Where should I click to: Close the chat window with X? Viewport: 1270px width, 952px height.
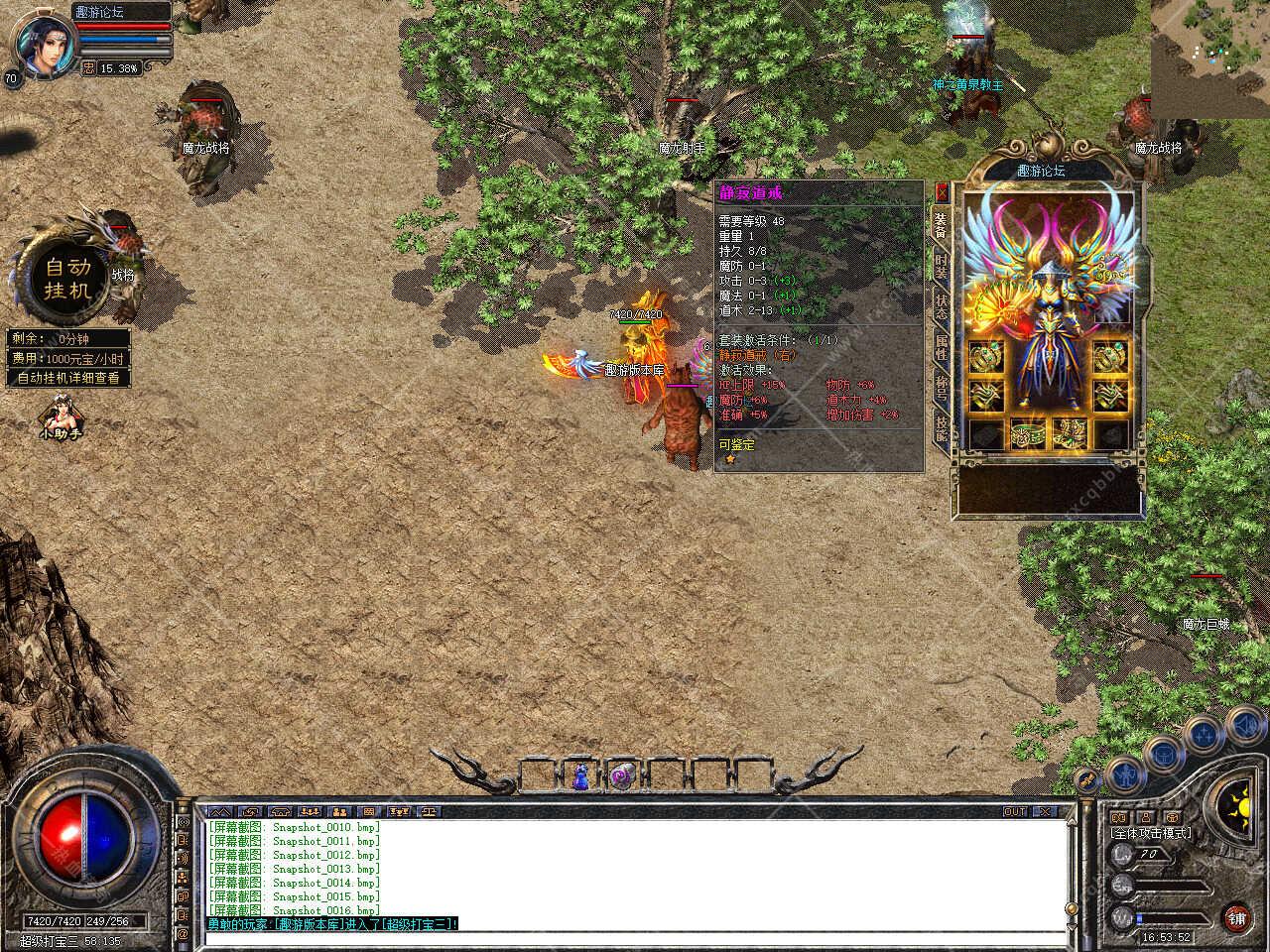click(x=1044, y=811)
